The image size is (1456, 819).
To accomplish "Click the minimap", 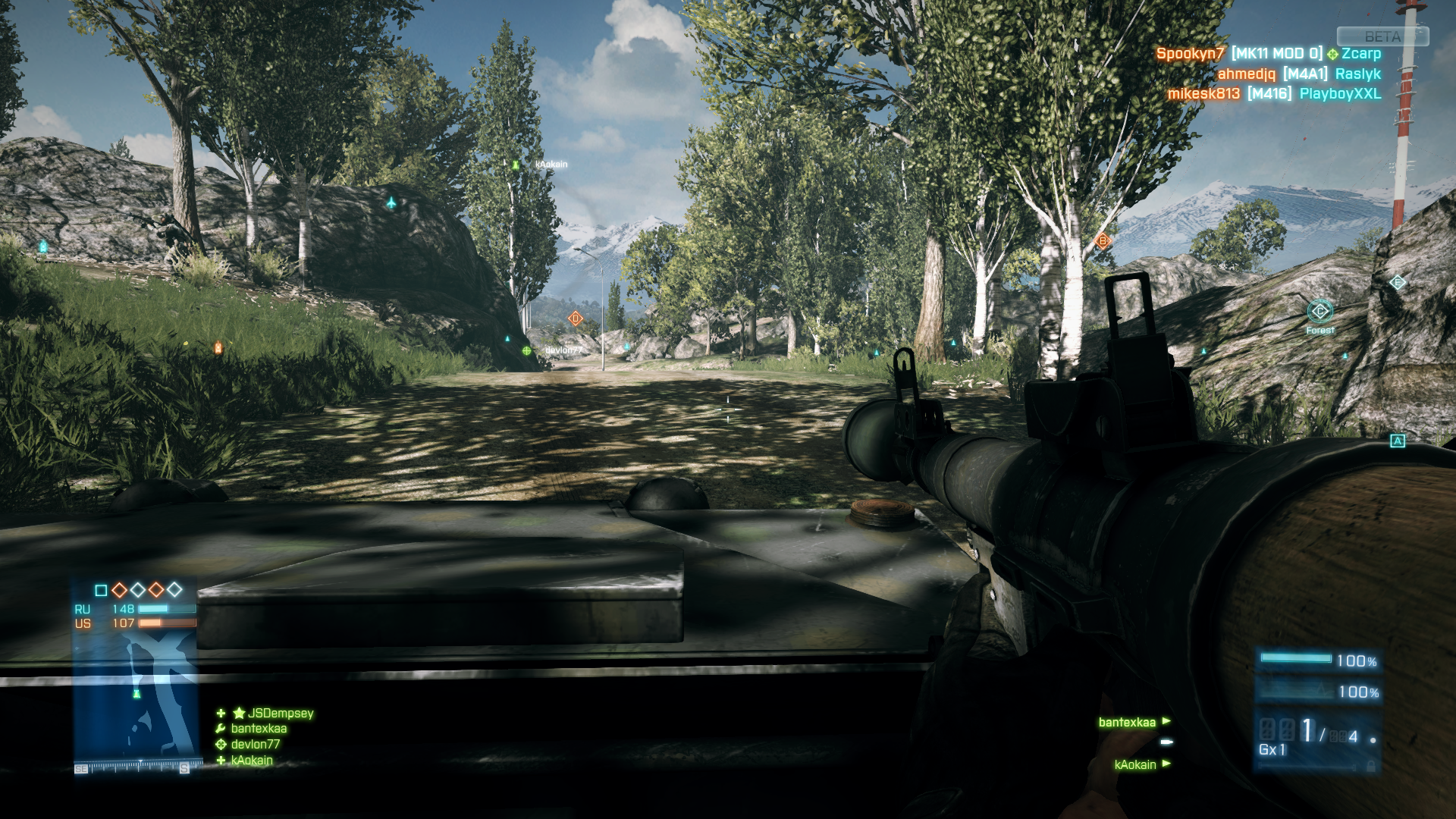I will (136, 696).
